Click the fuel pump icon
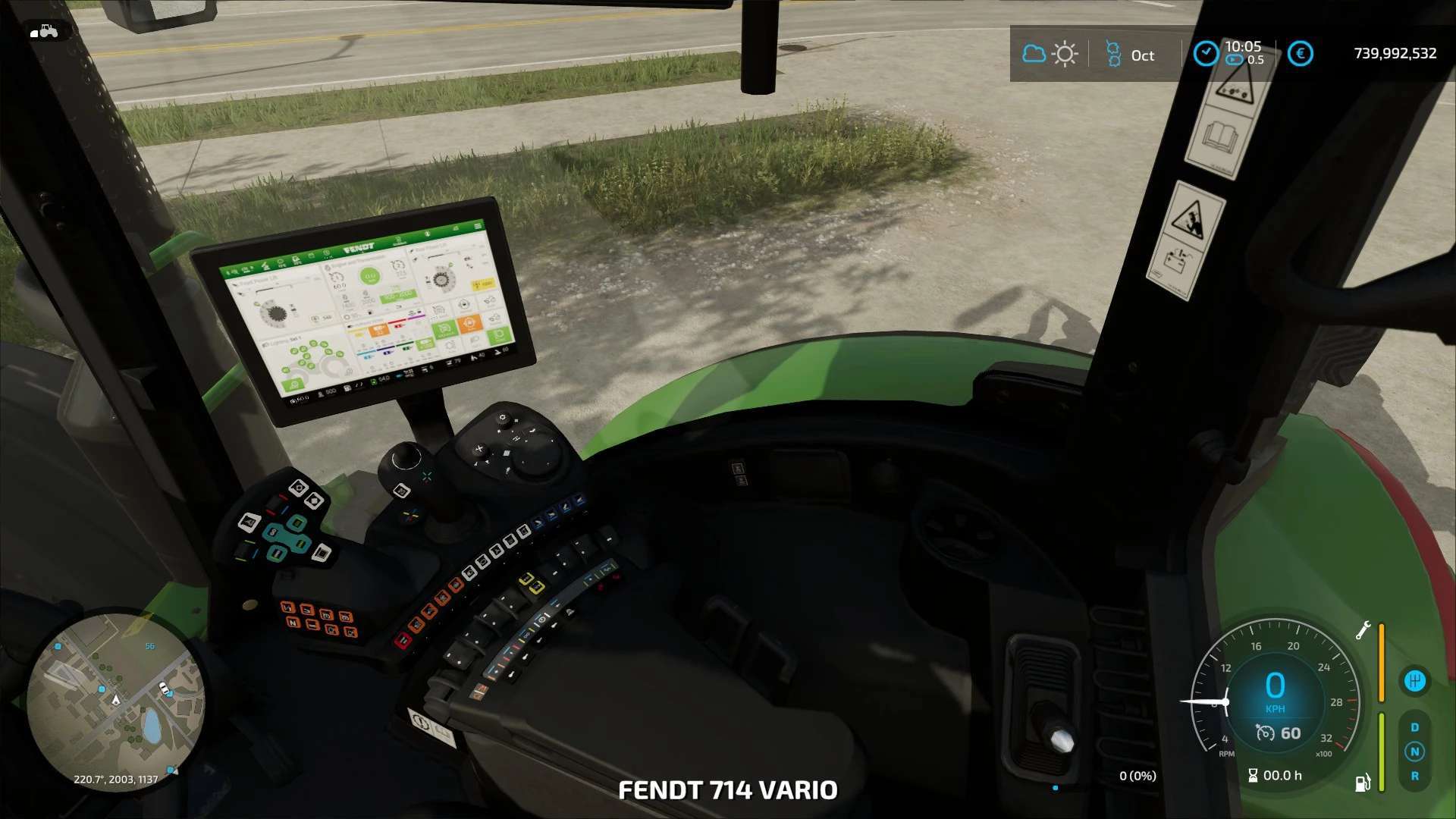Viewport: 1456px width, 819px height. (1363, 782)
